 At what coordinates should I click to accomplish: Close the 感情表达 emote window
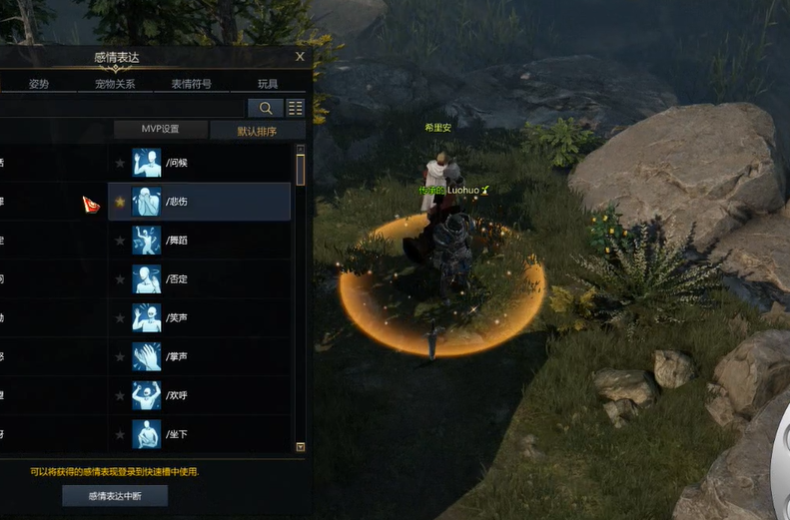[x=300, y=57]
